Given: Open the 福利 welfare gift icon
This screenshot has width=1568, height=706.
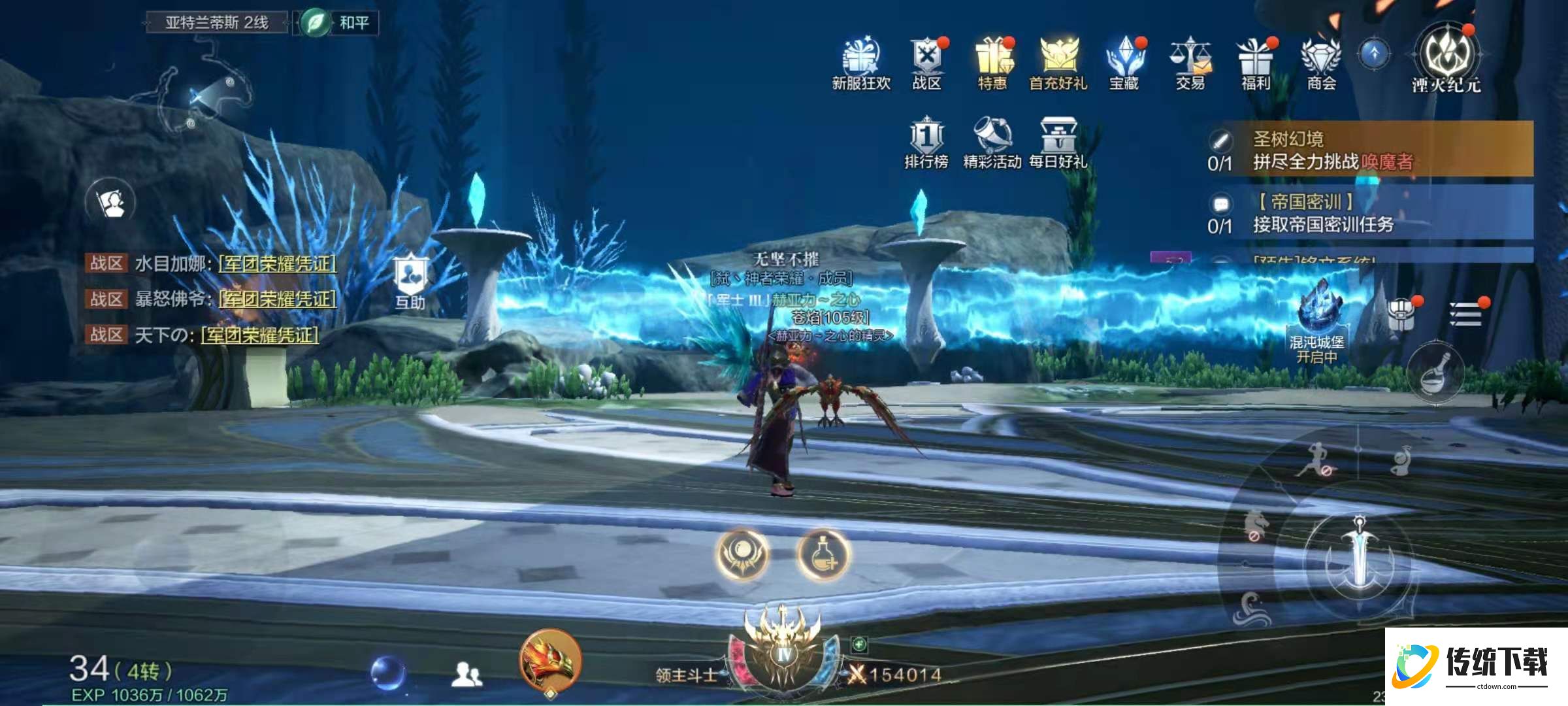Looking at the screenshot, I should click(1255, 61).
